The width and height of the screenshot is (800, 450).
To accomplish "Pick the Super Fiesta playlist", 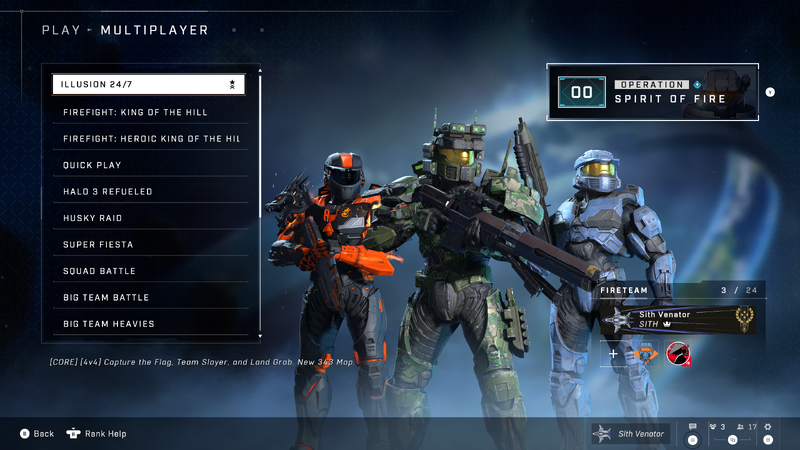I will coord(148,244).
